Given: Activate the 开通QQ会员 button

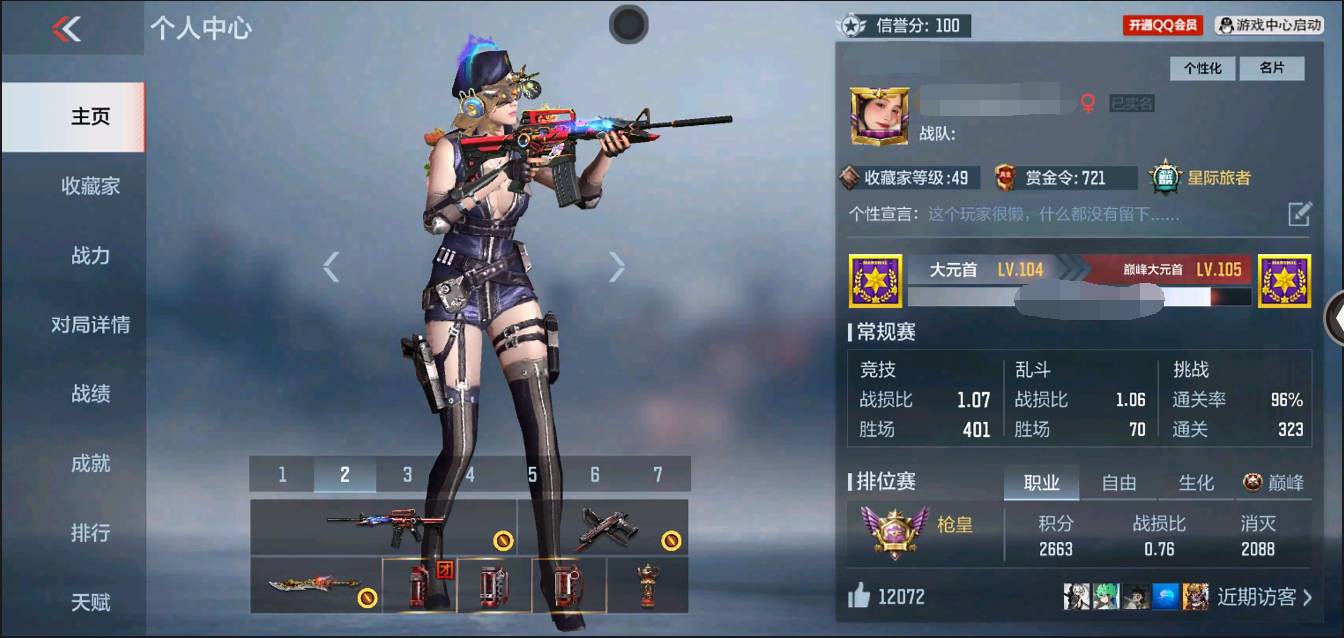Looking at the screenshot, I should click(1163, 25).
